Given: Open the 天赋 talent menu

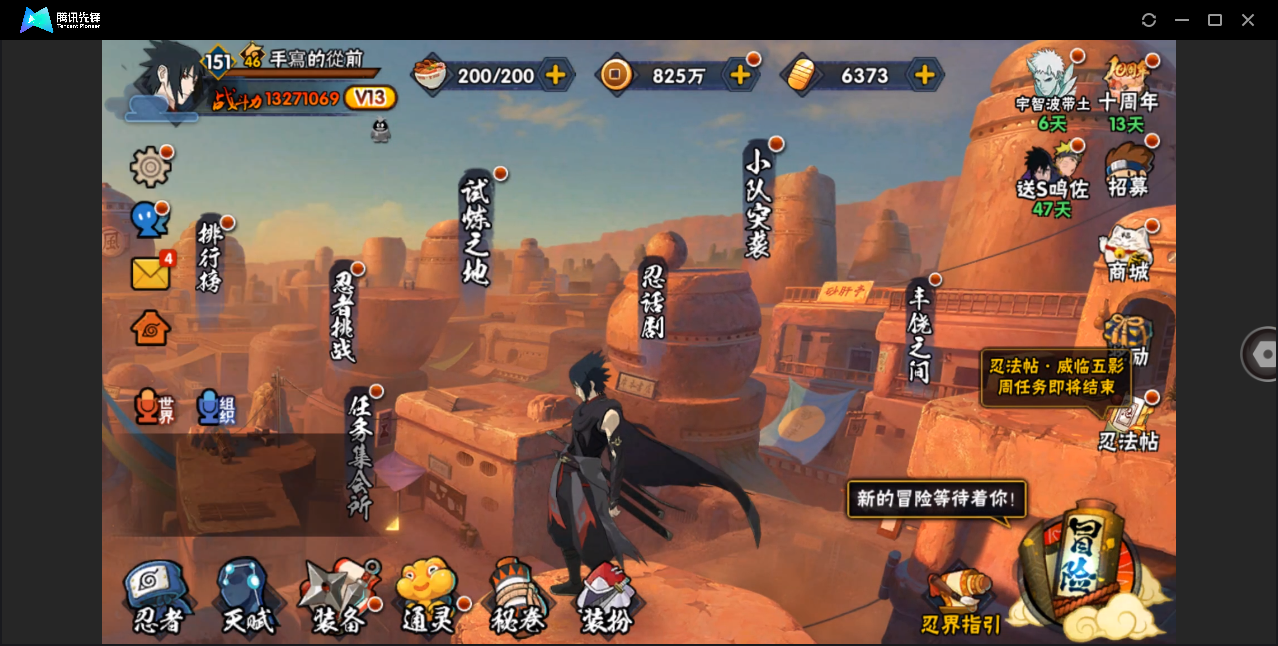Looking at the screenshot, I should click(x=246, y=598).
